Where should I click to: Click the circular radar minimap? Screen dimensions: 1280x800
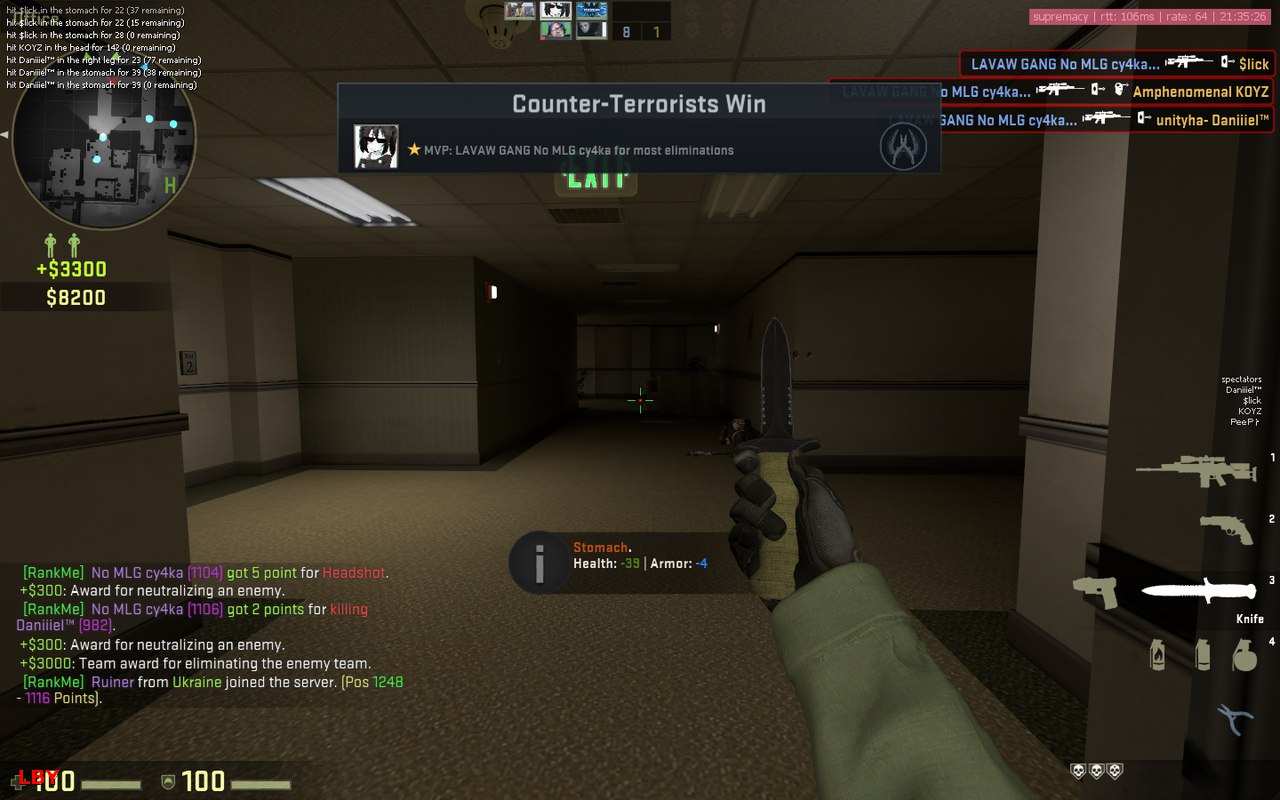(103, 141)
